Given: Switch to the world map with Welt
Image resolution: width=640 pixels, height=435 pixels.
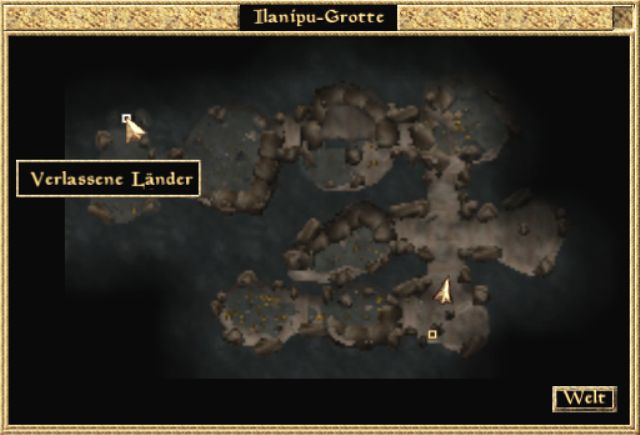Looking at the screenshot, I should [584, 398].
